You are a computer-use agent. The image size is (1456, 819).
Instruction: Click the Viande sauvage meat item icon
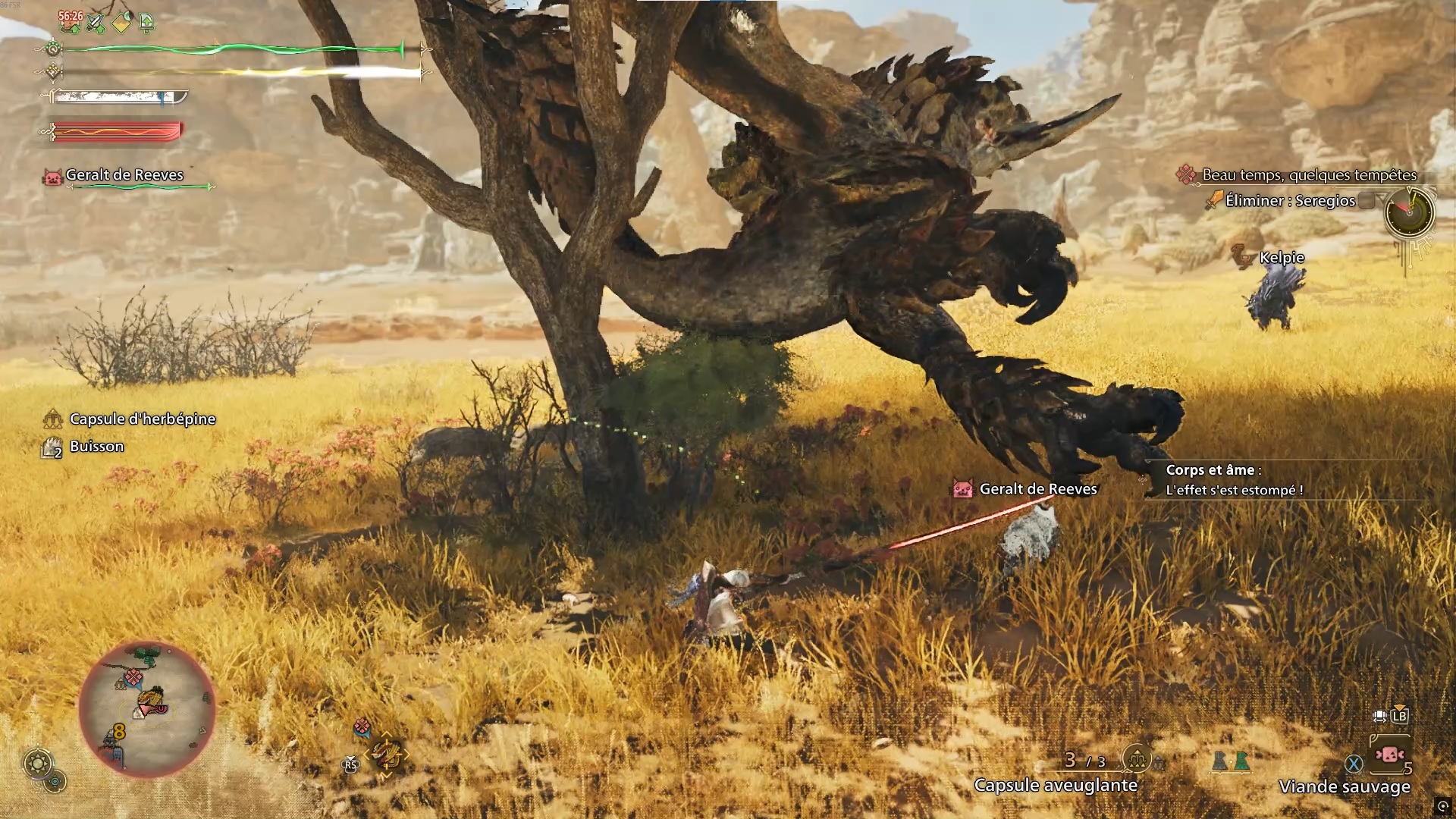click(1390, 755)
